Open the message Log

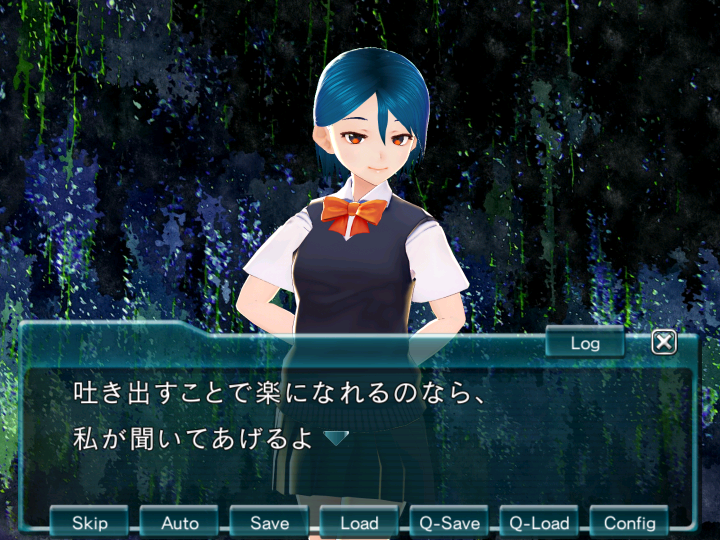(585, 343)
